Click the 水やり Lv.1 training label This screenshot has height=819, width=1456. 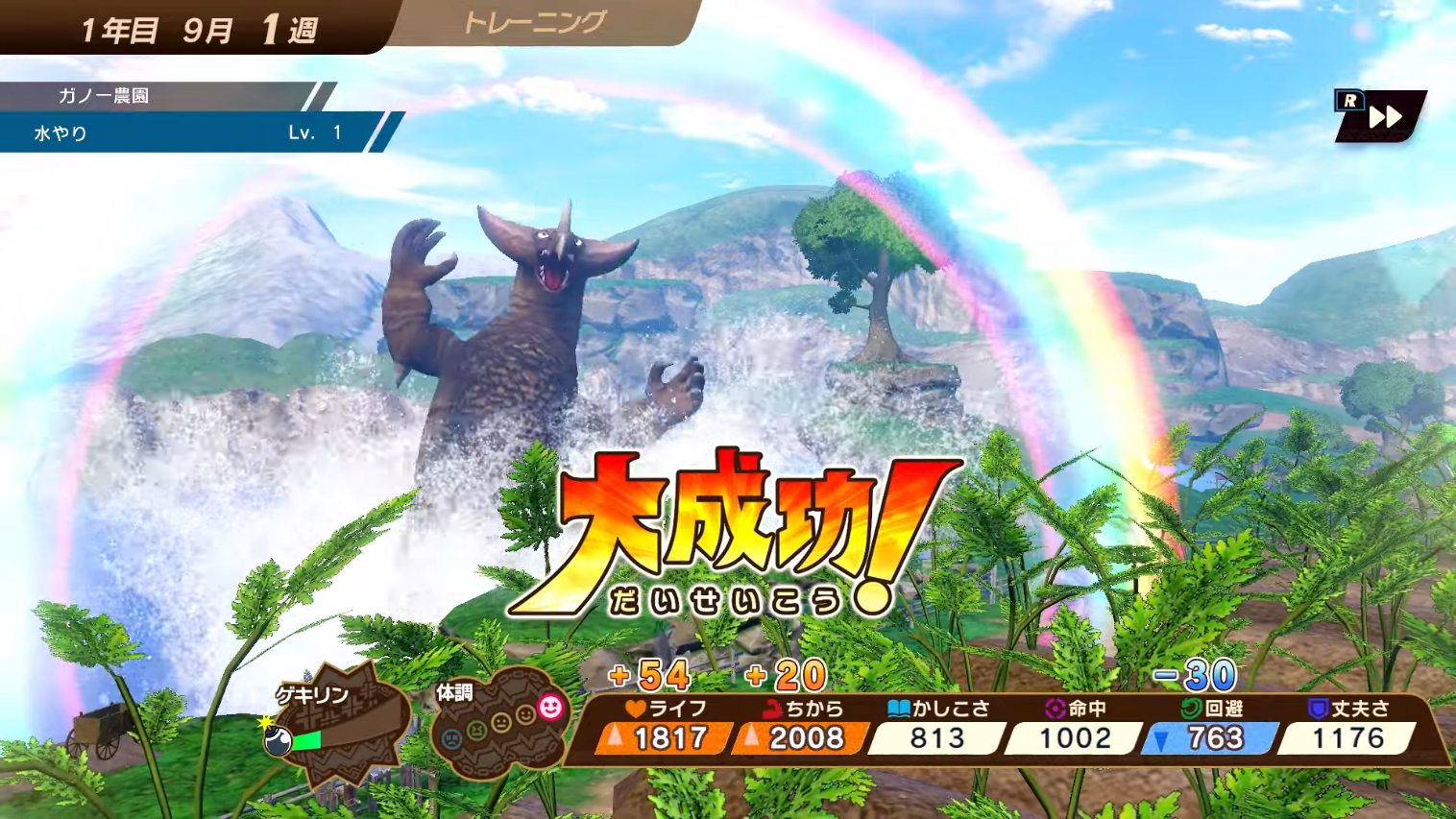182,133
